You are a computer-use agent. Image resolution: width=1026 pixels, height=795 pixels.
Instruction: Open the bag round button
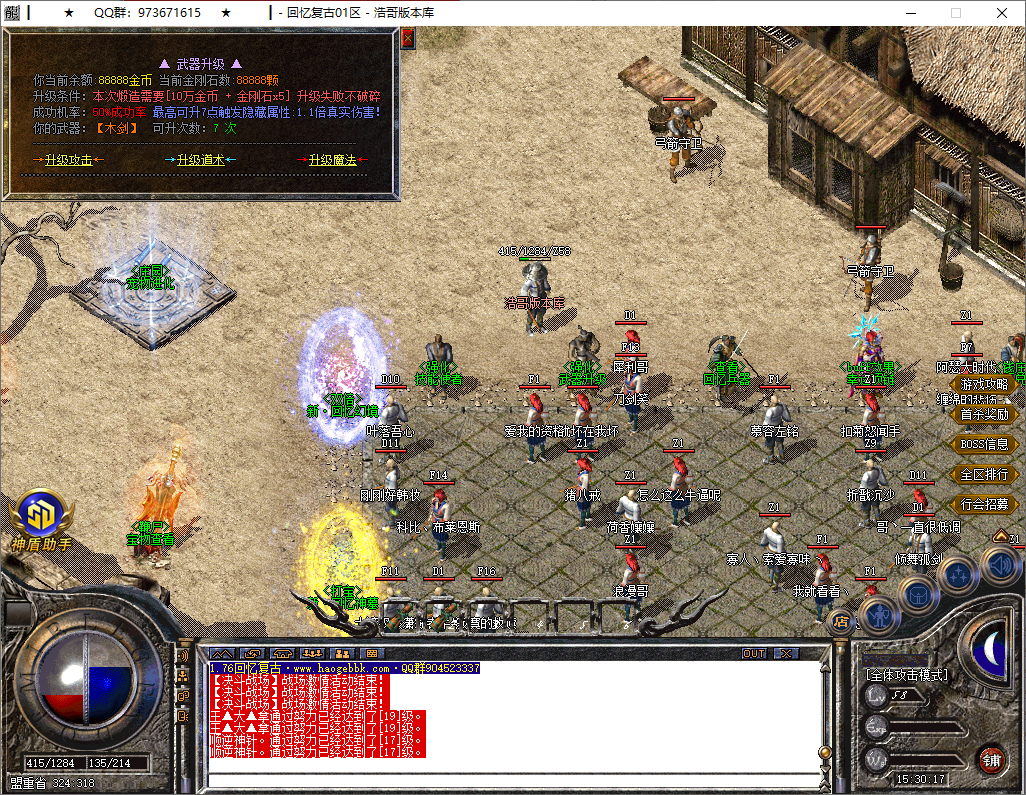tap(918, 596)
